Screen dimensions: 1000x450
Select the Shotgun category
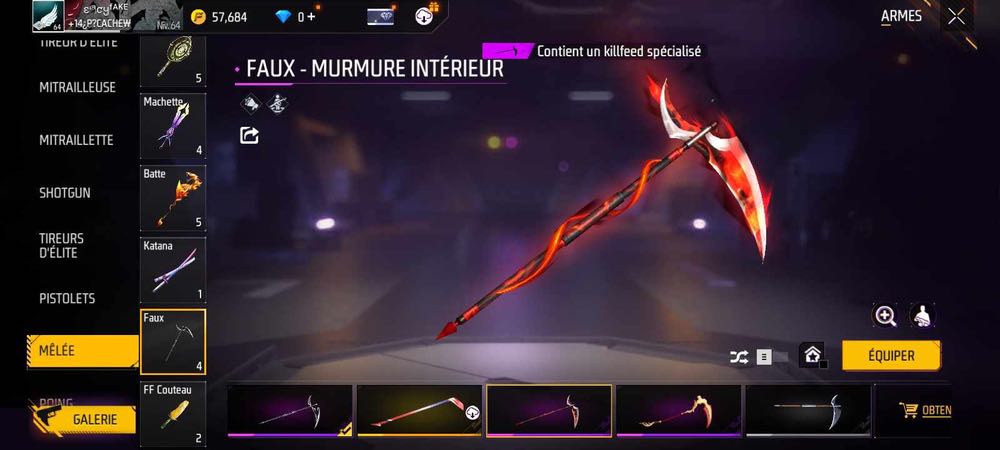[65, 192]
